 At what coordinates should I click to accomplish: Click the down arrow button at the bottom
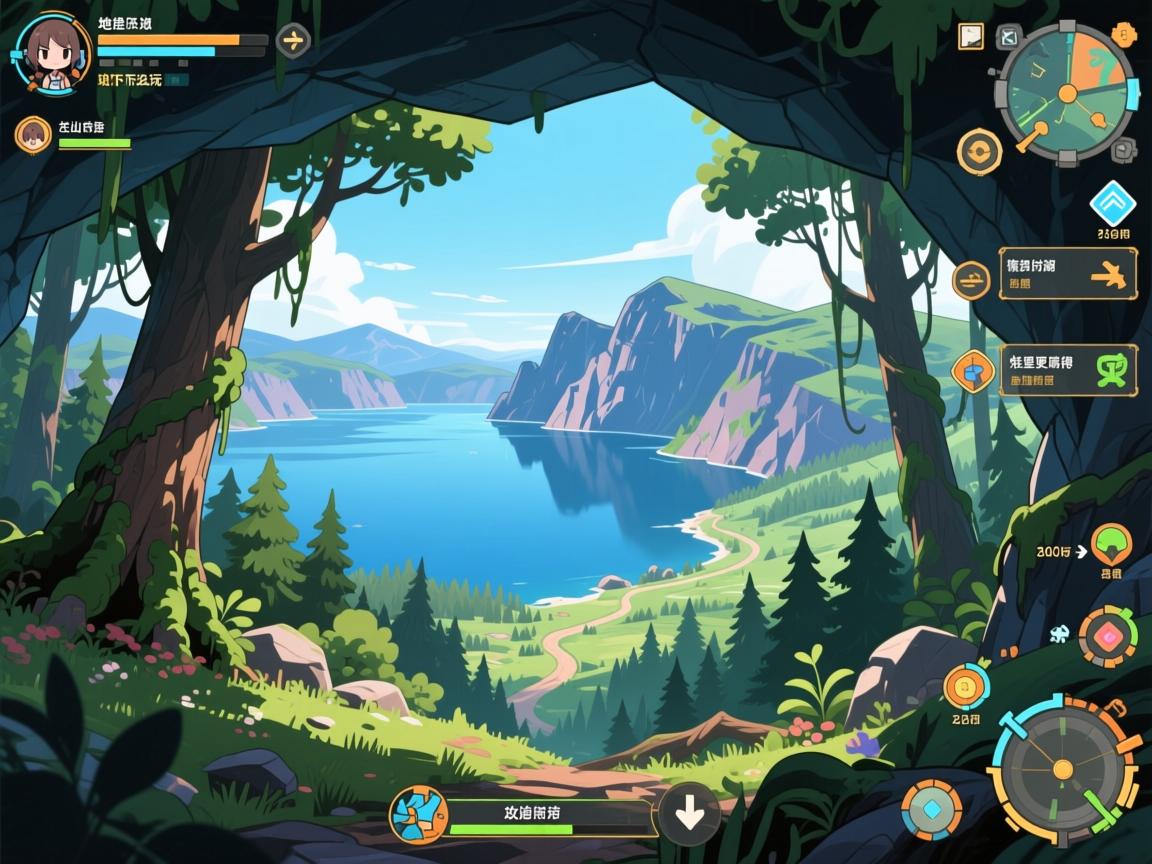pos(689,813)
